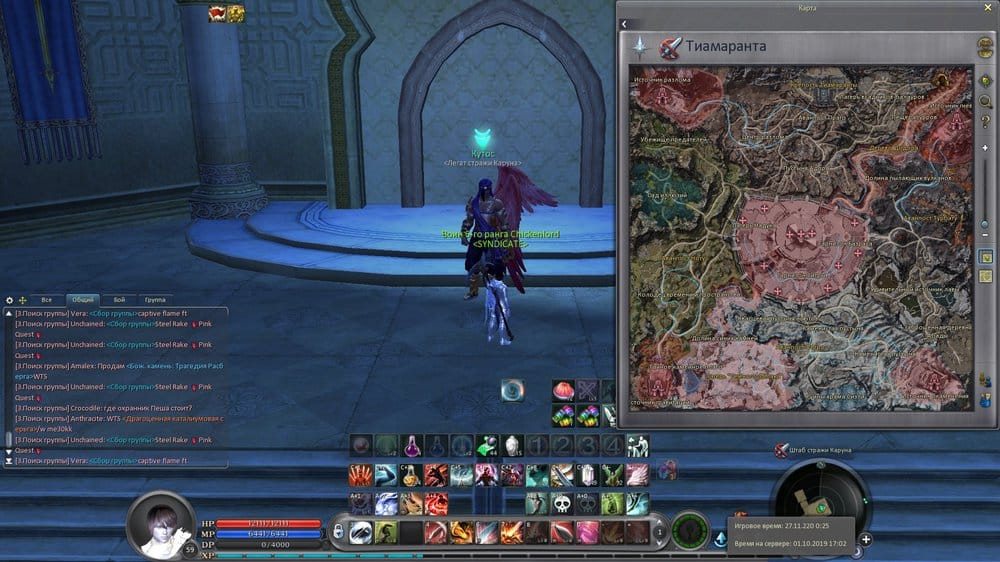
Task: Expand the minimap with the plus button
Action: (x=866, y=539)
